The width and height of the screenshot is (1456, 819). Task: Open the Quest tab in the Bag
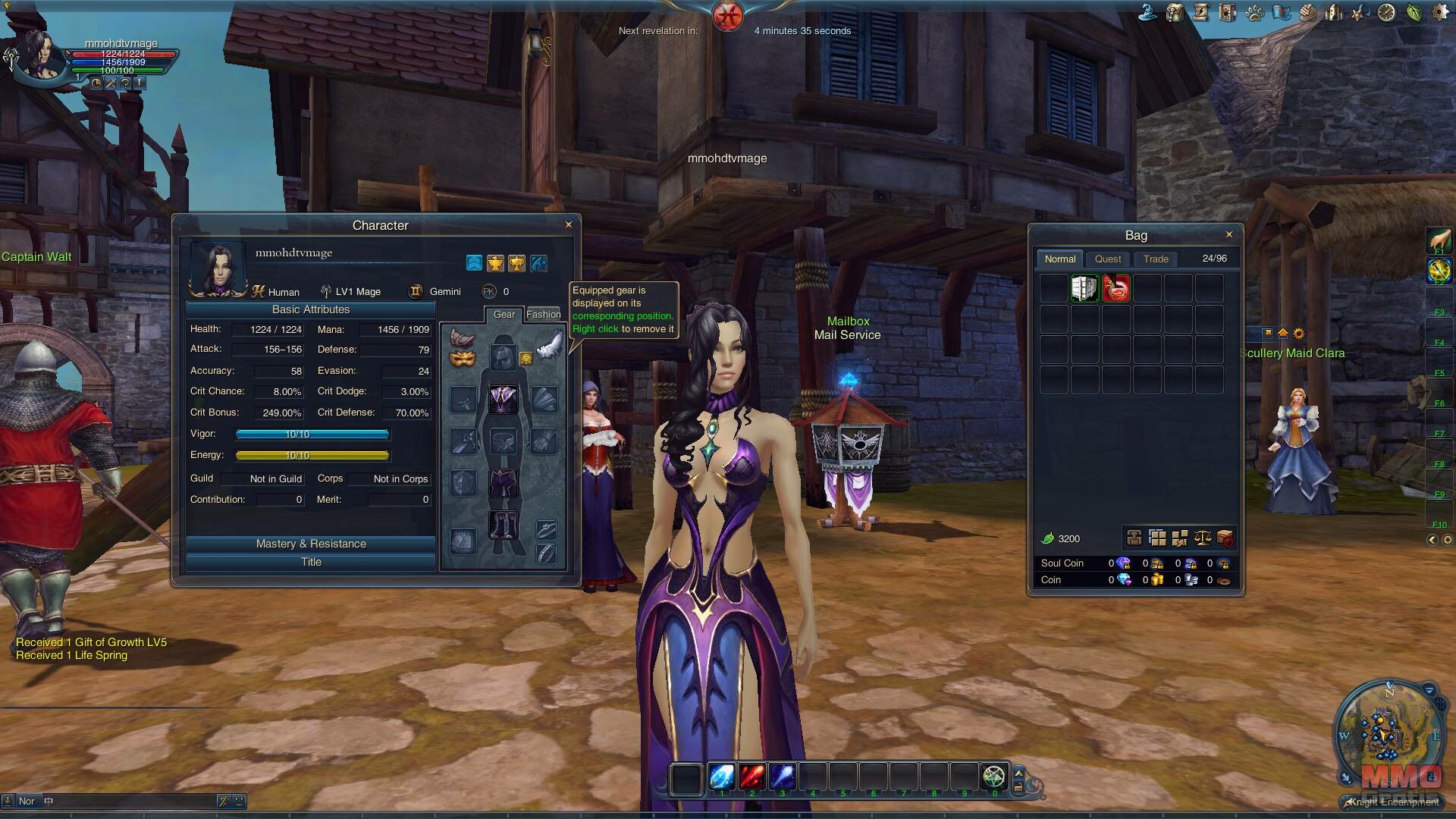coord(1108,259)
